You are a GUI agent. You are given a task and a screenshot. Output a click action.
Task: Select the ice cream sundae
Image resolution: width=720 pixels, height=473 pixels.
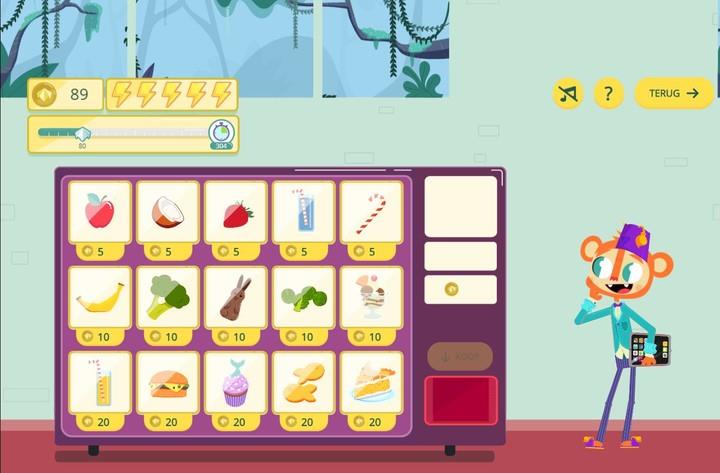click(x=371, y=298)
